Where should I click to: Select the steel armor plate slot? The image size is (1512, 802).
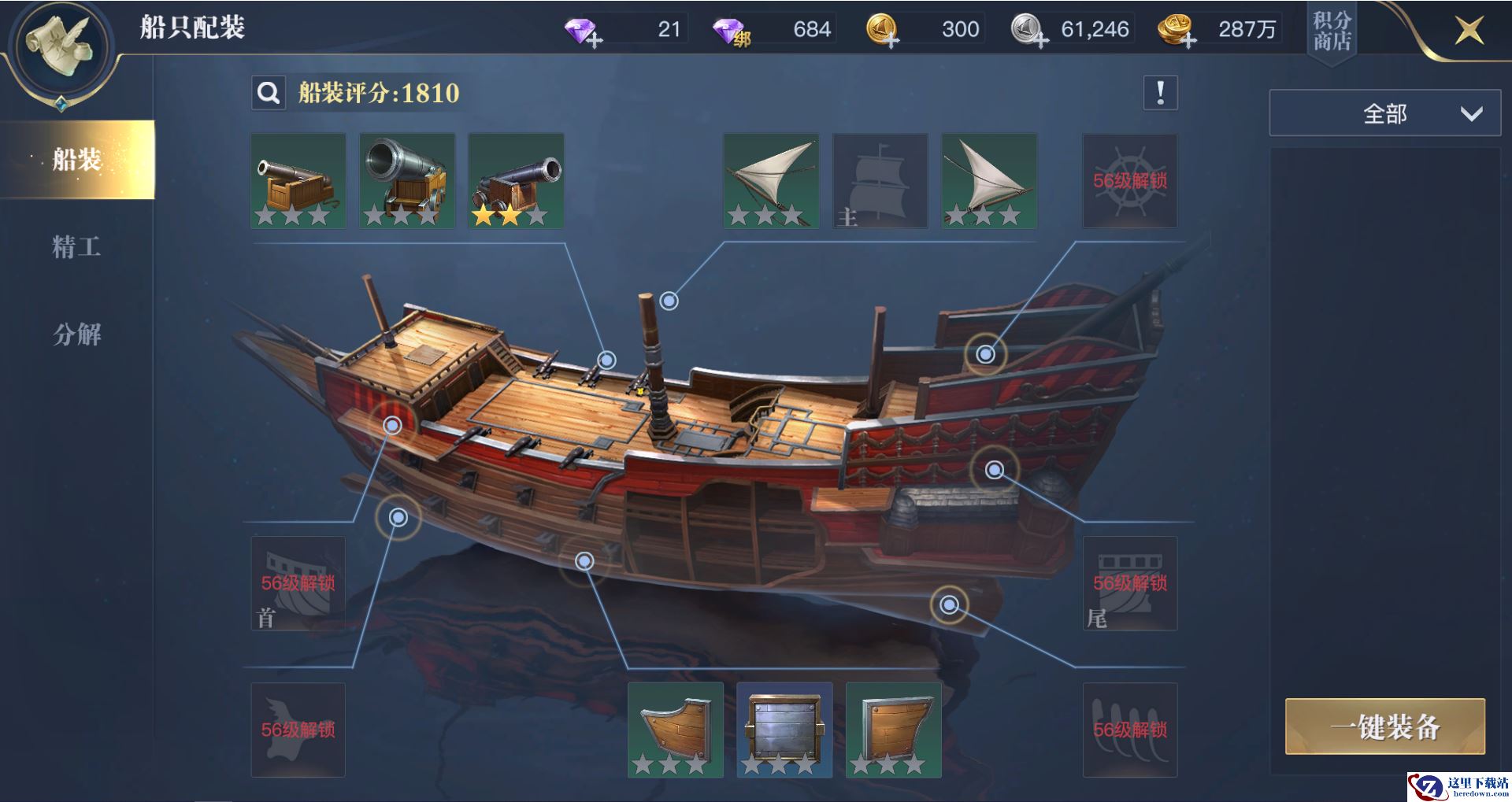coord(784,730)
